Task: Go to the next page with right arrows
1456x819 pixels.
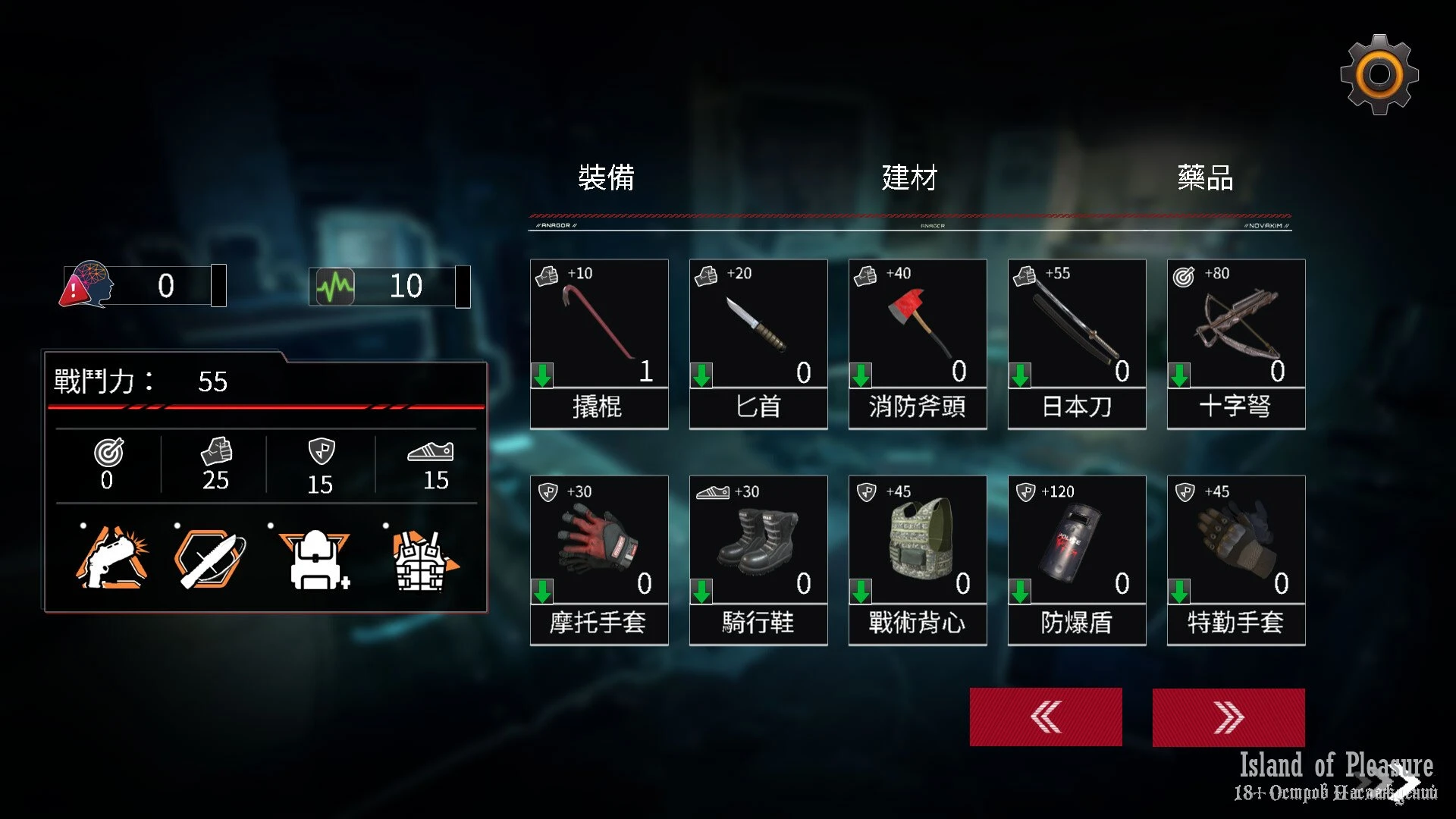Action: pos(1228,717)
